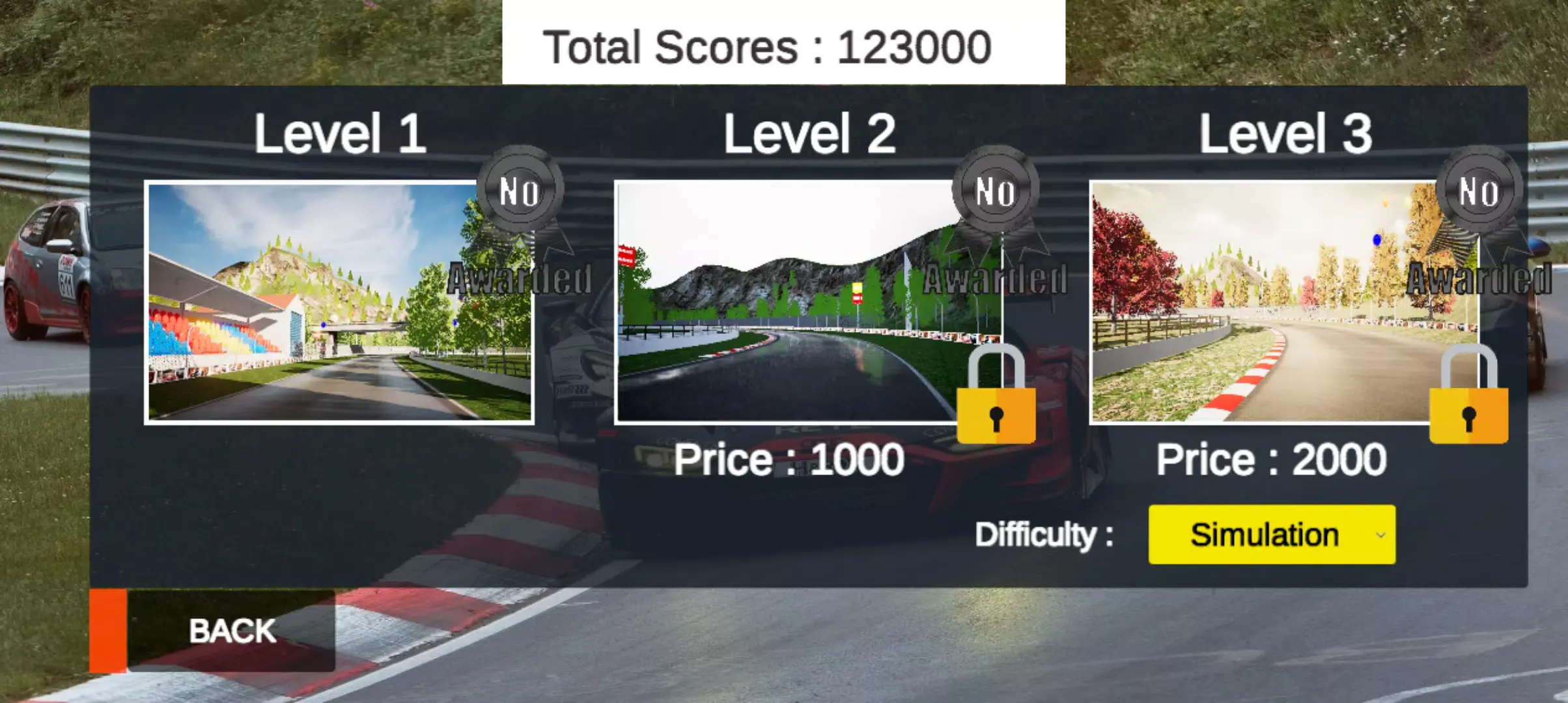This screenshot has width=1568, height=703.
Task: Select the Level 1 header
Action: (x=342, y=133)
